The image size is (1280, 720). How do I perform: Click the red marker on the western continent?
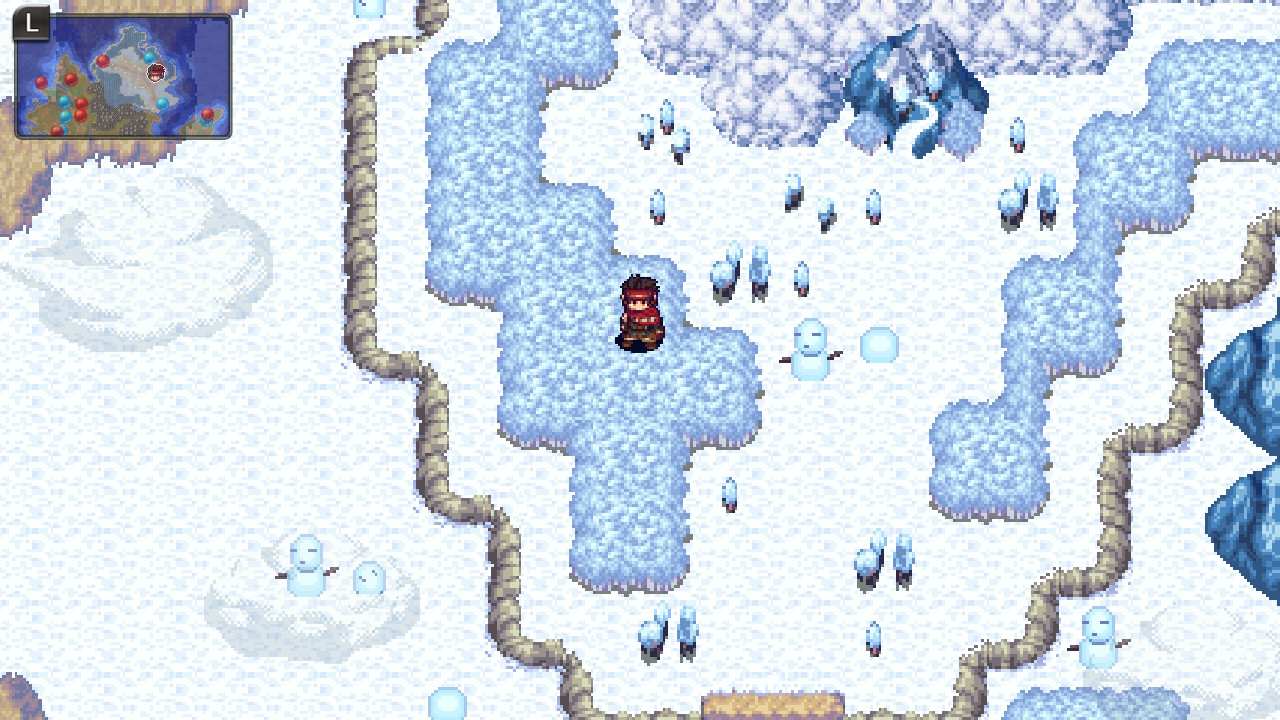tap(70, 79)
